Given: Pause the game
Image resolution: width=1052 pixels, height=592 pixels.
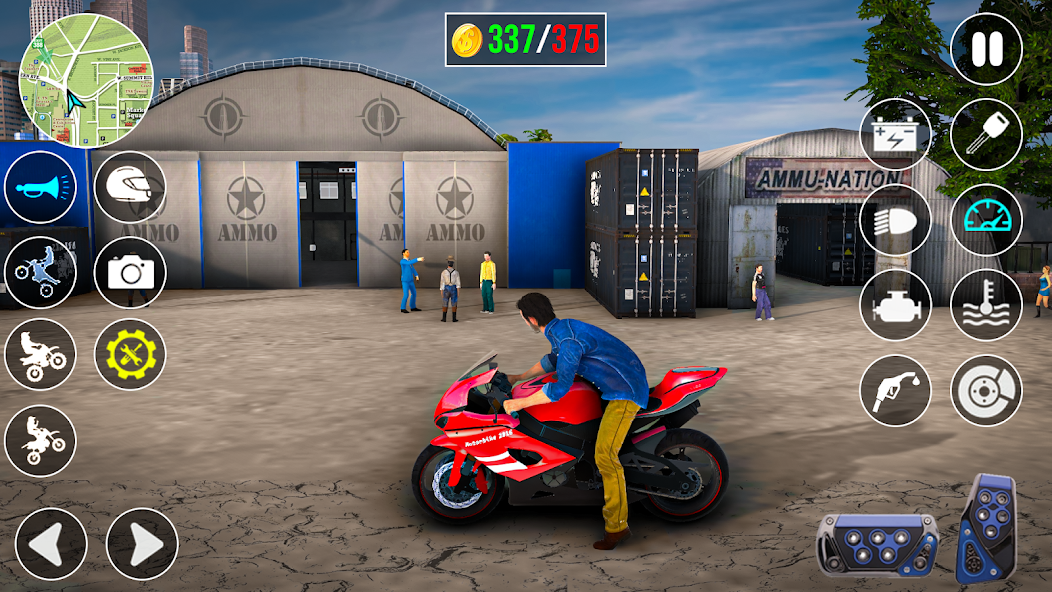Looking at the screenshot, I should 986,49.
